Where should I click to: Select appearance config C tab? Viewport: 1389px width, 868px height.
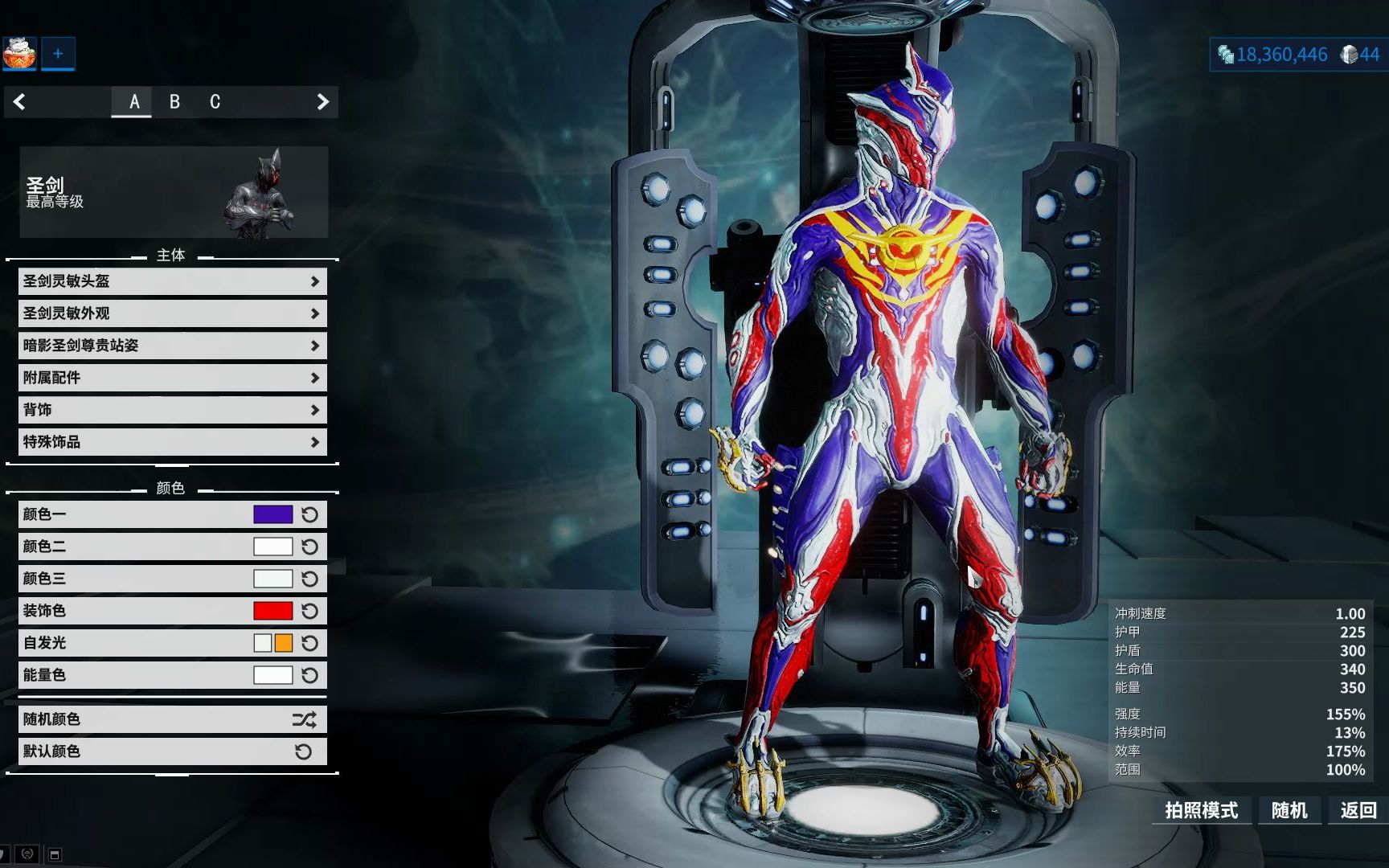(215, 102)
